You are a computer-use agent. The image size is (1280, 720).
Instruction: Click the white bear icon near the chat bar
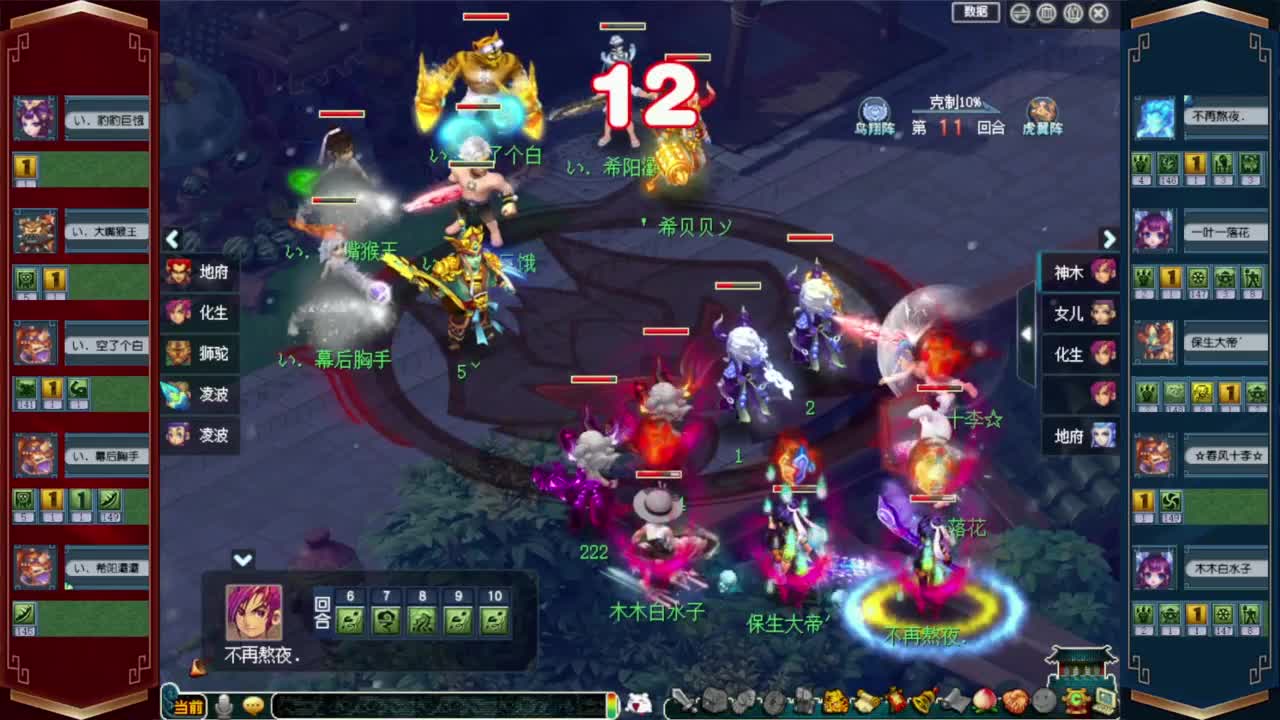click(637, 700)
